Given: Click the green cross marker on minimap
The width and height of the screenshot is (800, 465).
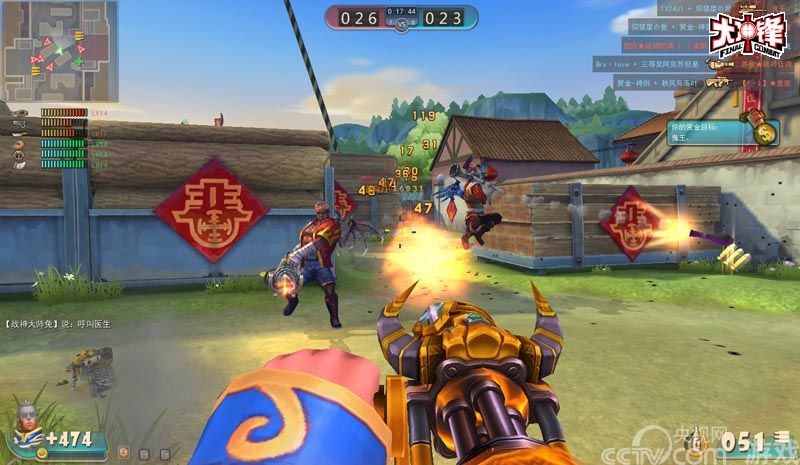Looking at the screenshot, I should [78, 62].
